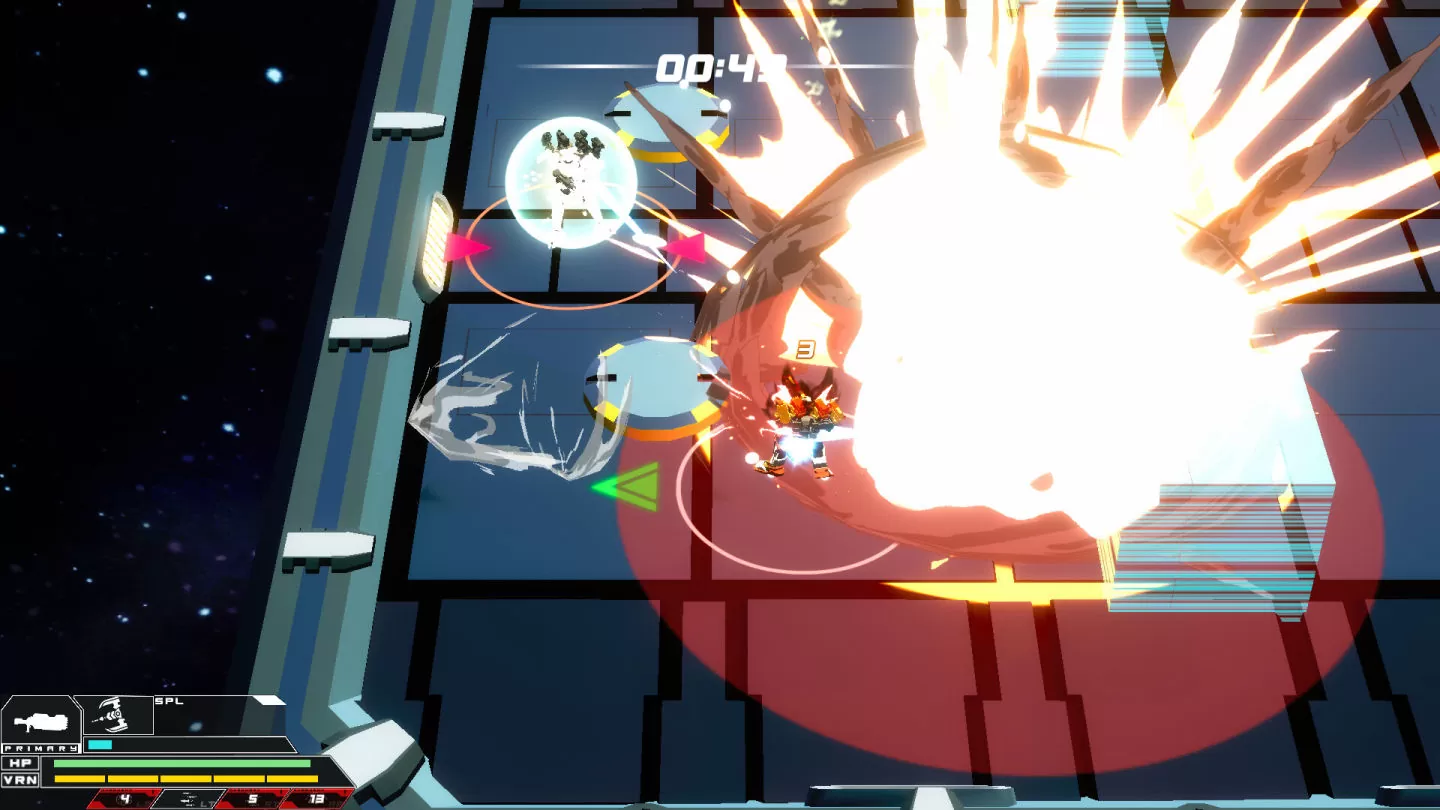Toggle the left pink arrow beside the shielded mech
Screen dimensions: 1440x810
(464, 248)
